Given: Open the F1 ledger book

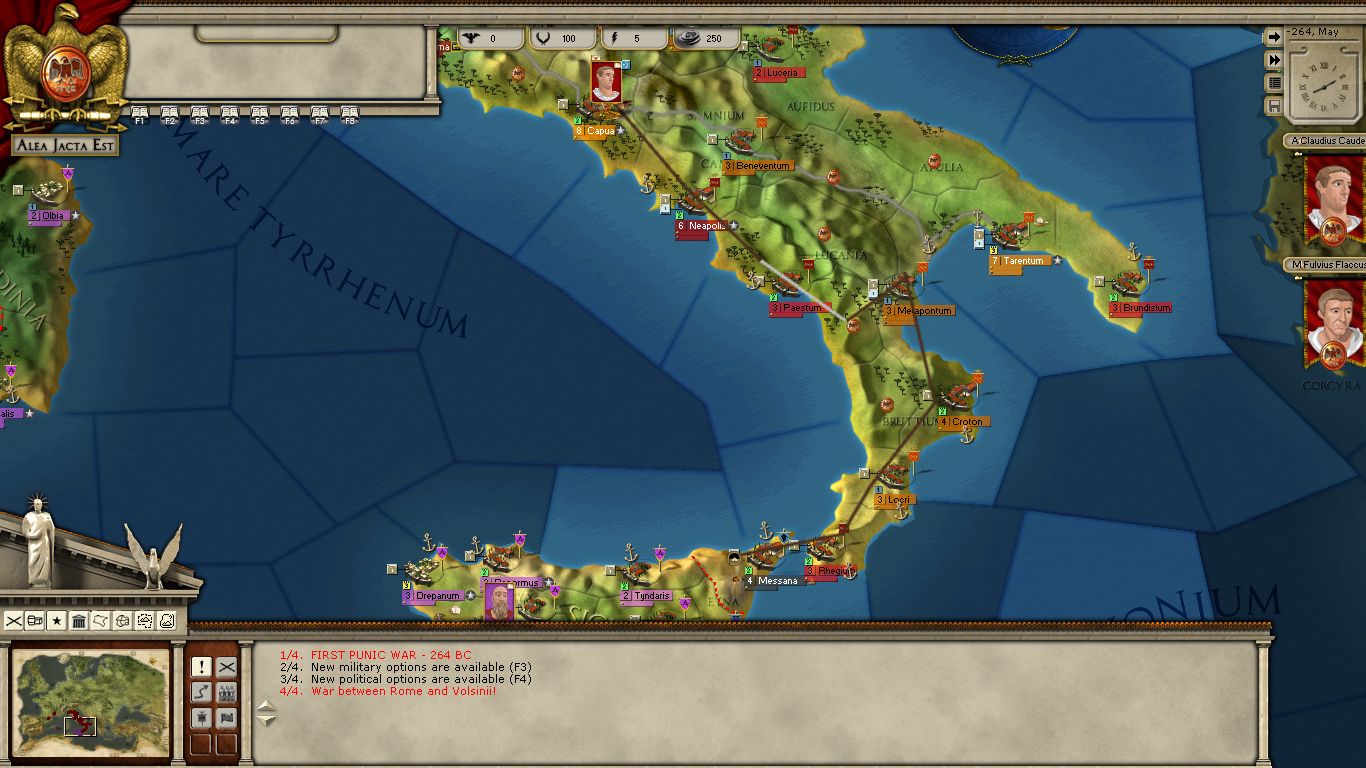Looking at the screenshot, I should 139,113.
